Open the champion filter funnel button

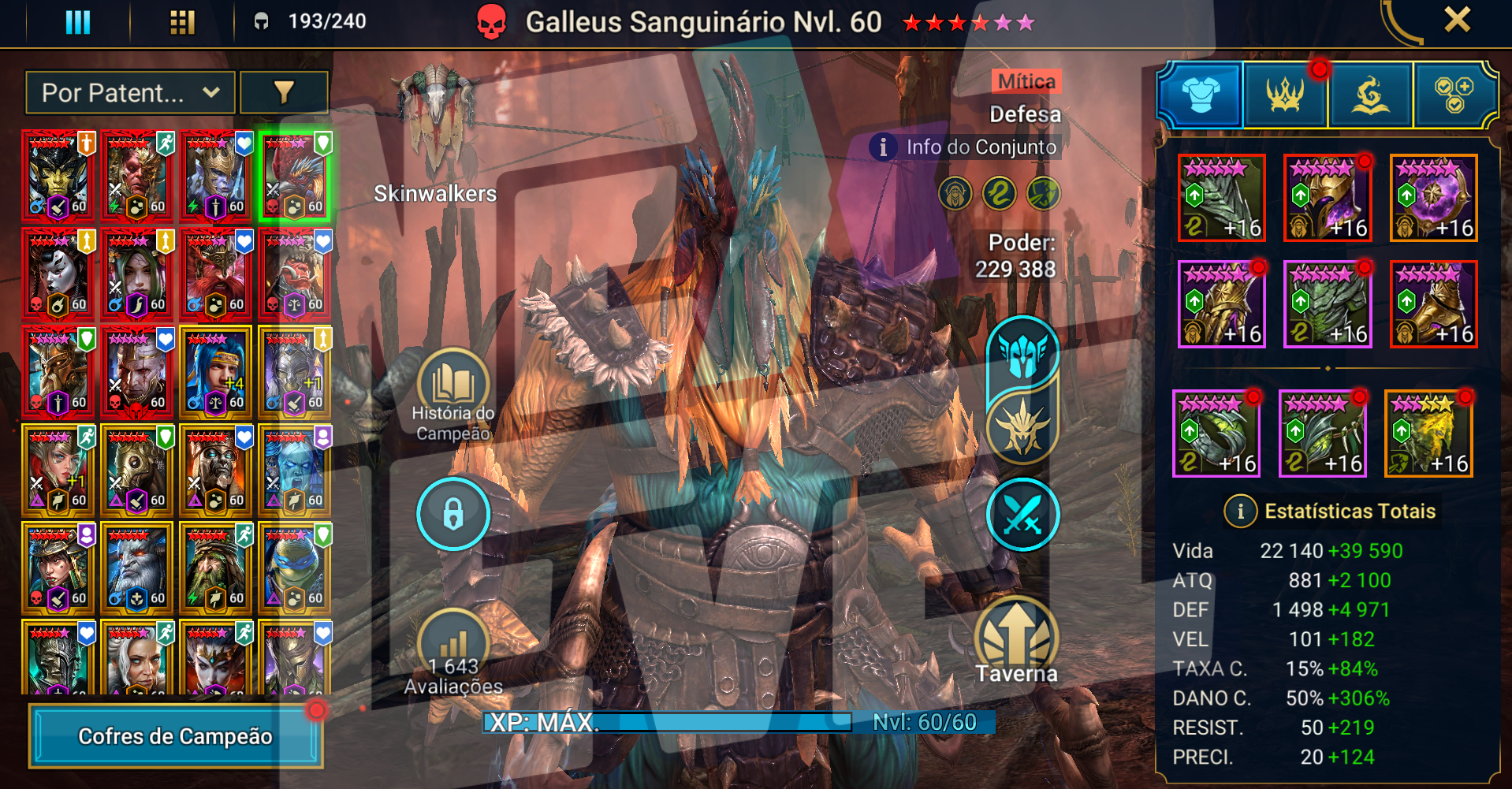click(284, 93)
